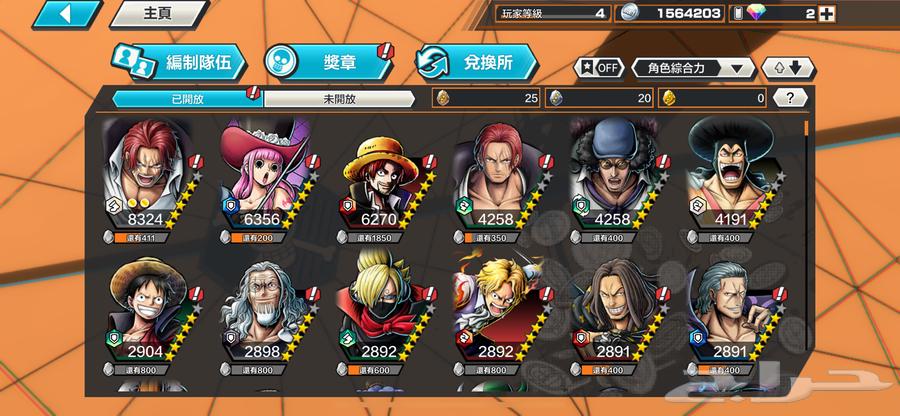Open the 兌換所 exchange shop
The width and height of the screenshot is (900, 416).
477,62
